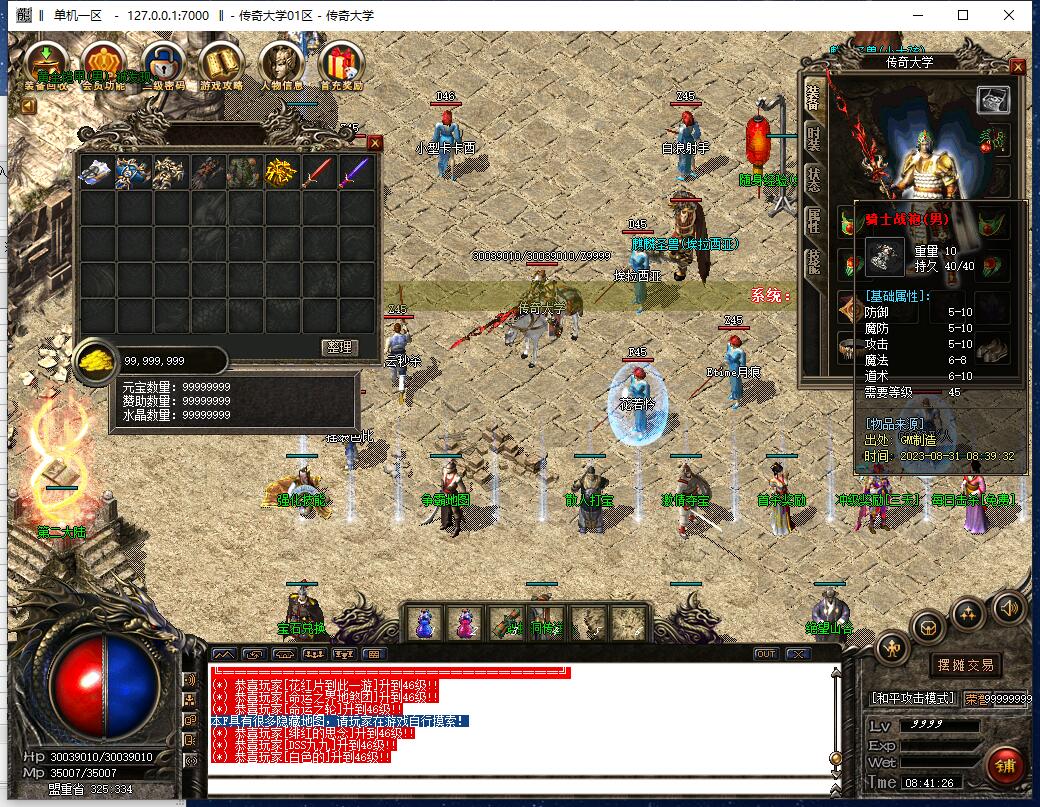1040x807 pixels.
Task: Select the purple sword in inventory
Action: pyautogui.click(x=355, y=173)
